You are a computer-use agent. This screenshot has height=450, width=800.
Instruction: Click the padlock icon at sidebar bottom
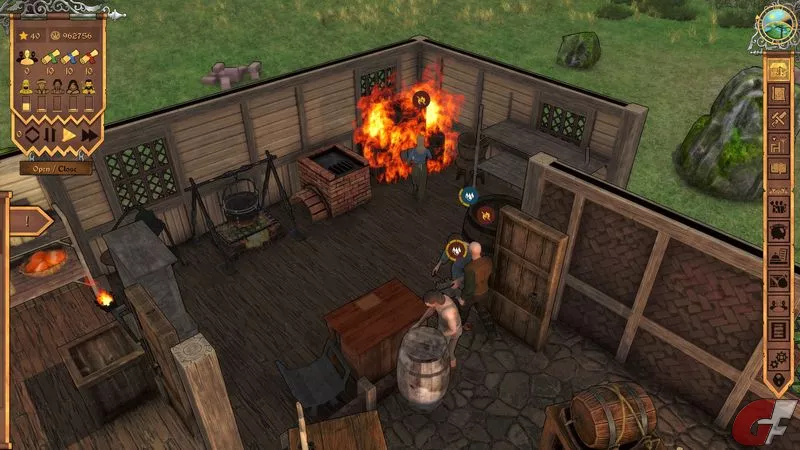[x=778, y=380]
